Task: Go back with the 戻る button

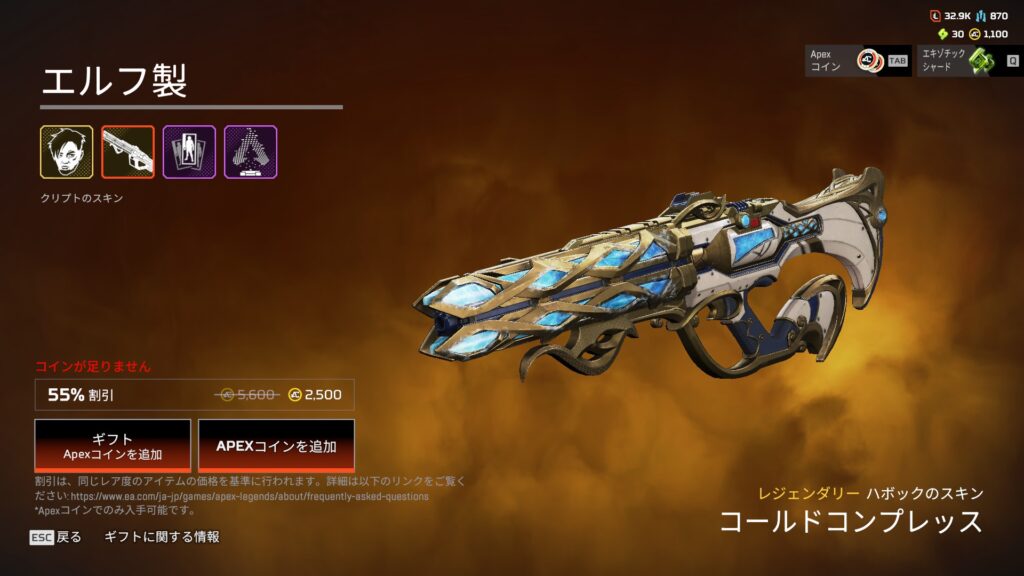Action: pos(56,537)
